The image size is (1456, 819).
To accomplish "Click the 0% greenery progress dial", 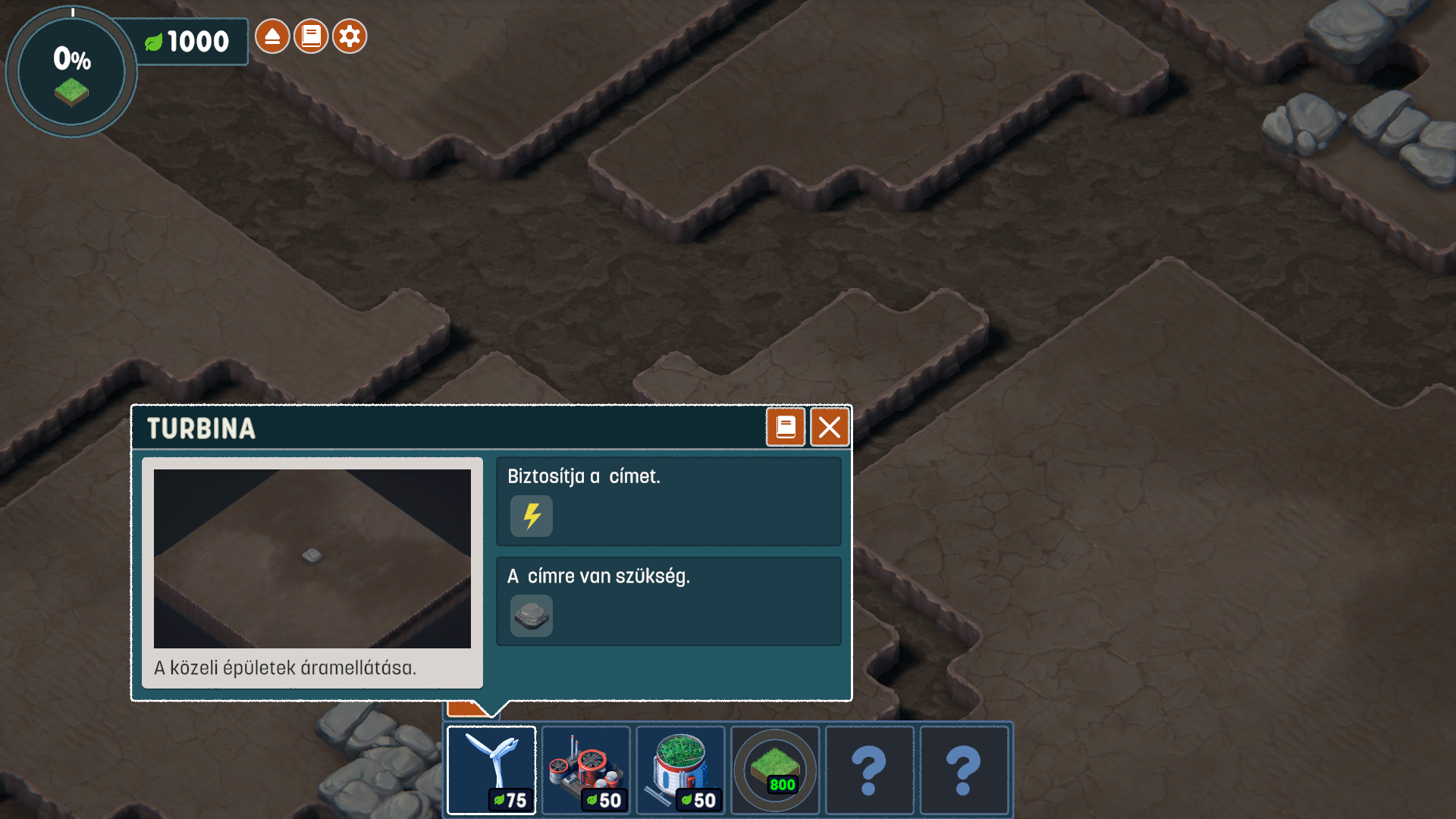I will pos(71,72).
